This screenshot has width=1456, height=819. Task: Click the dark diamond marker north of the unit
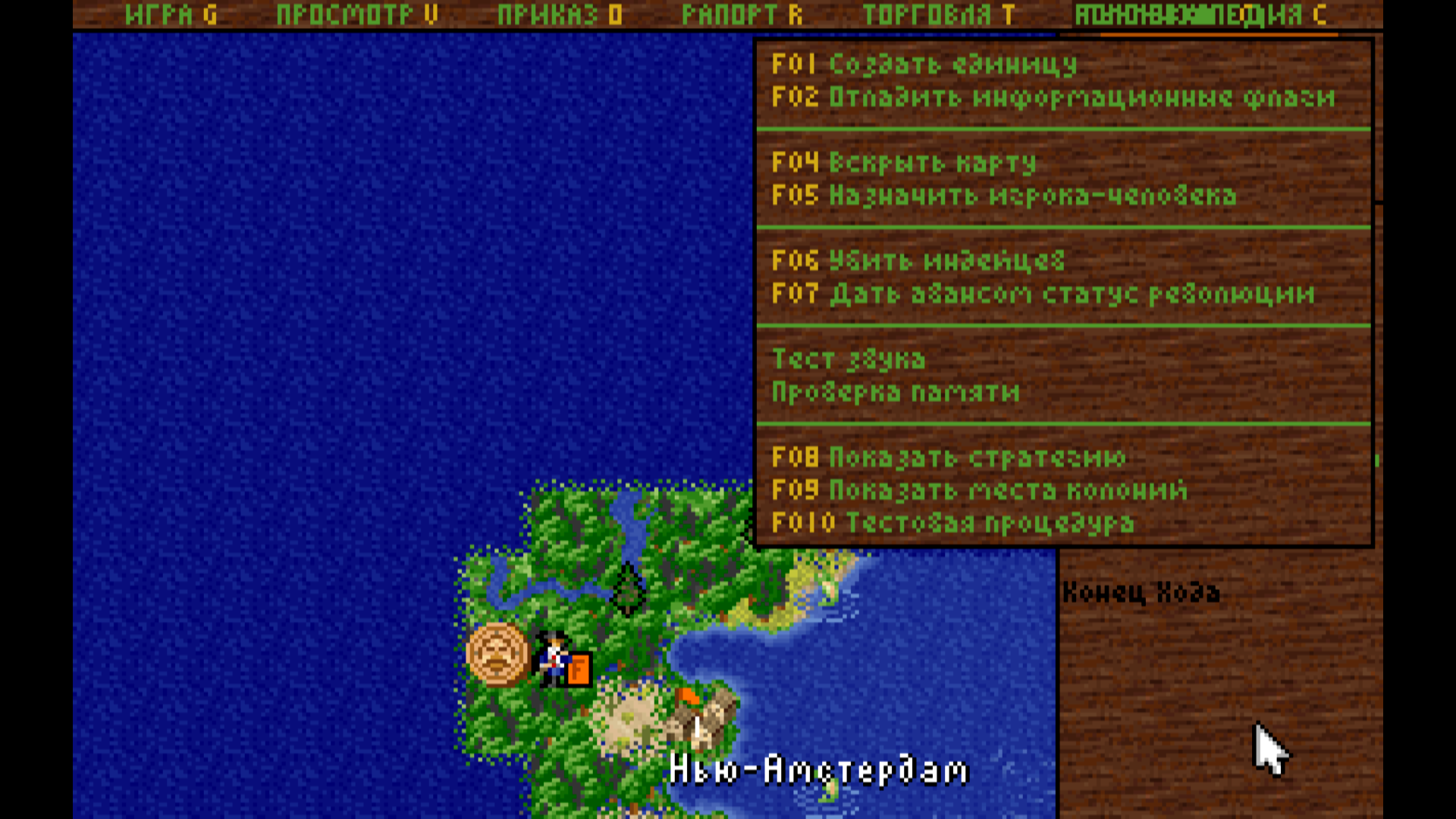click(628, 588)
